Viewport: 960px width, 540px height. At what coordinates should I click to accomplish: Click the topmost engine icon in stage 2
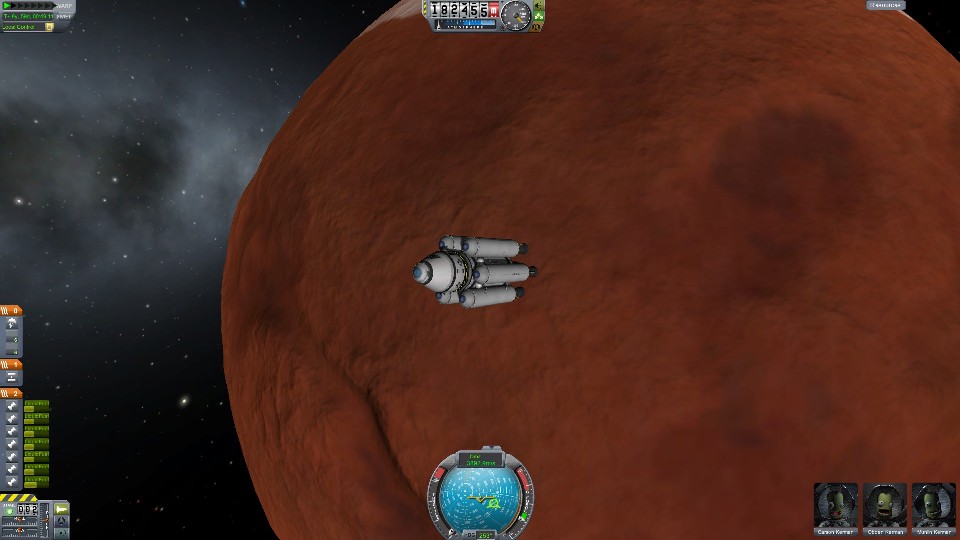12,406
